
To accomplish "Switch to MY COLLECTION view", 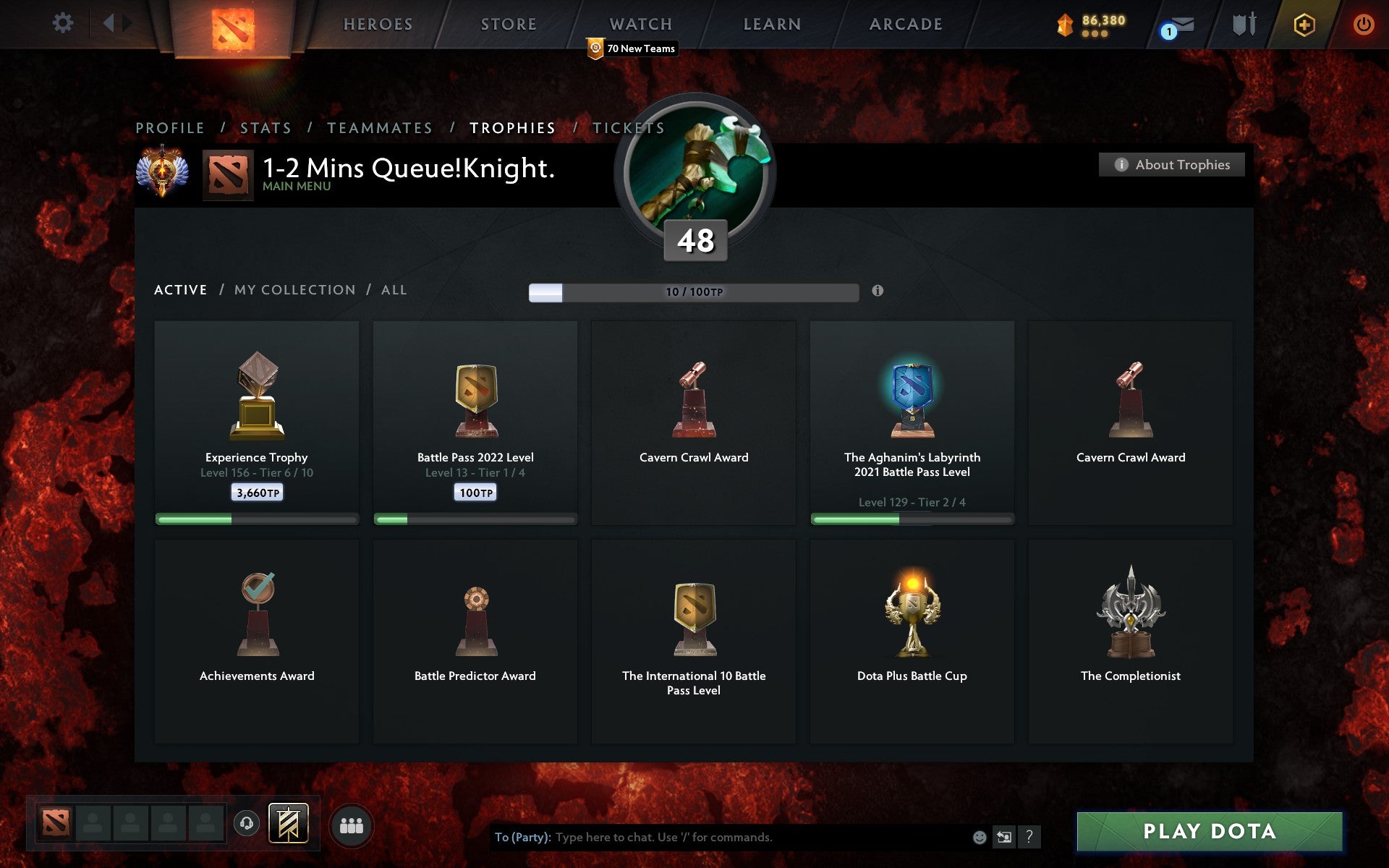I will [x=294, y=289].
